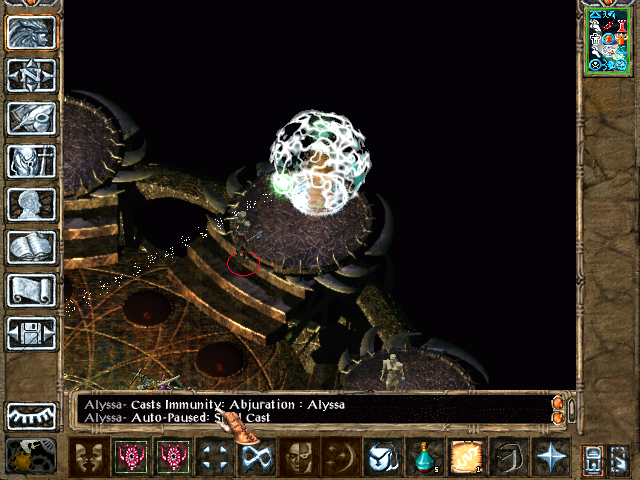Open the area map
Viewport: 640px width, 480px height.
coord(31,75)
